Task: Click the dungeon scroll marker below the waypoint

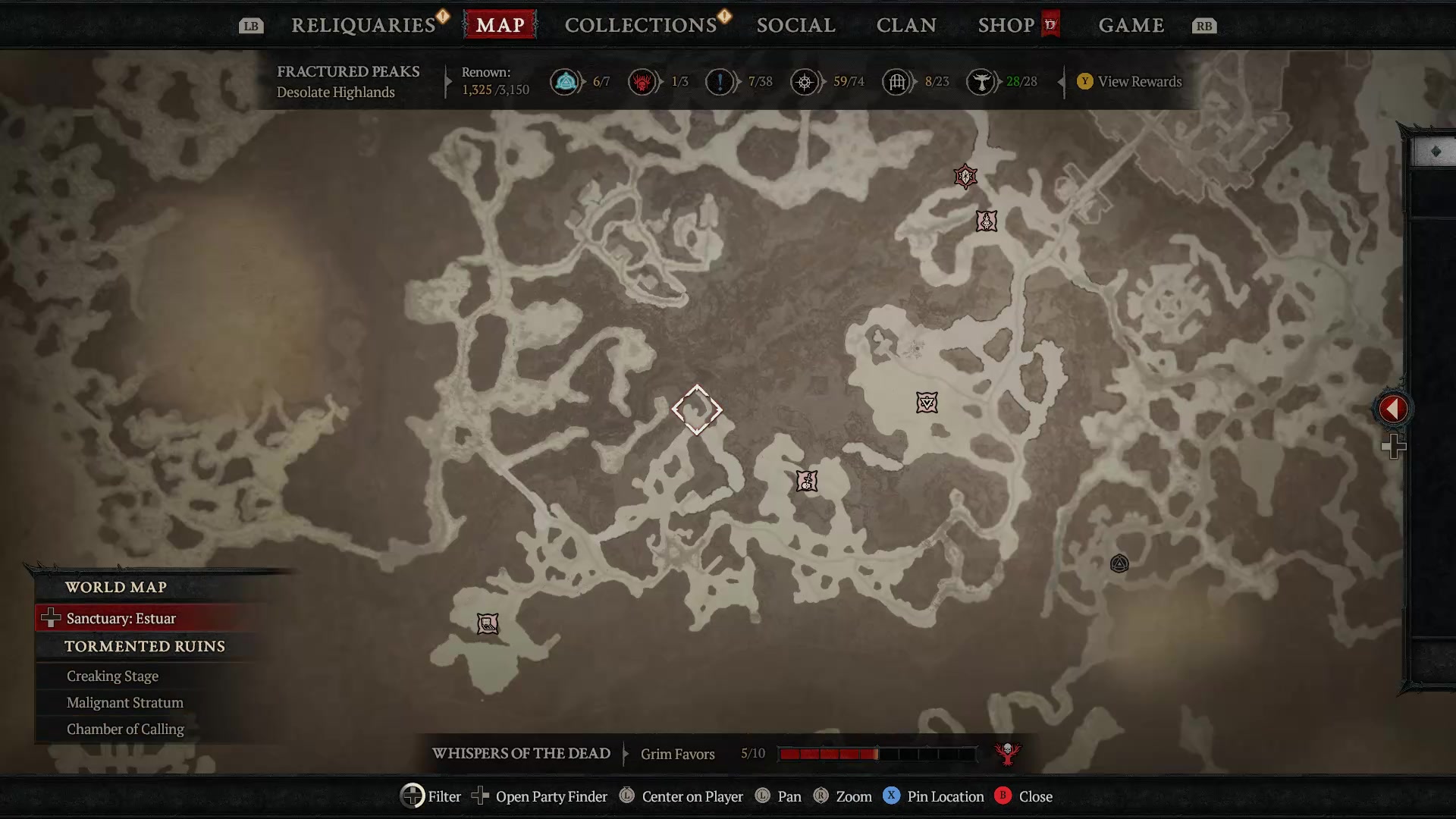Action: (x=807, y=481)
